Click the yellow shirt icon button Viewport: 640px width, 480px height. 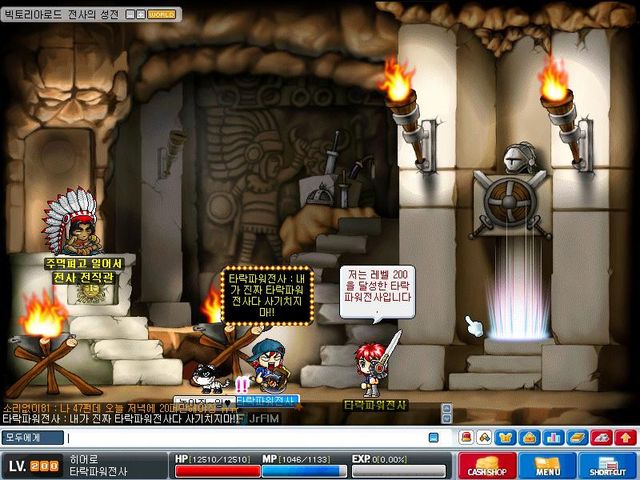pyautogui.click(x=506, y=437)
